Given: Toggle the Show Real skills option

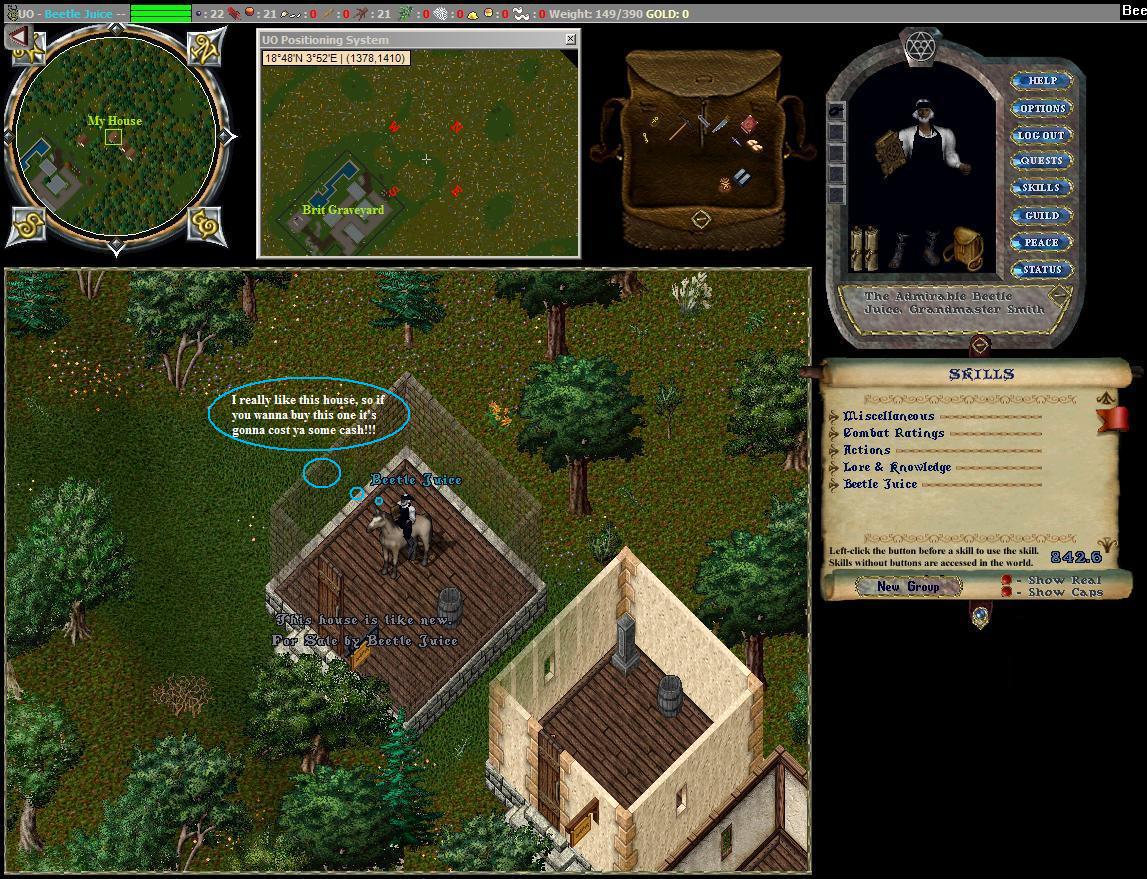Looking at the screenshot, I should pos(1007,580).
